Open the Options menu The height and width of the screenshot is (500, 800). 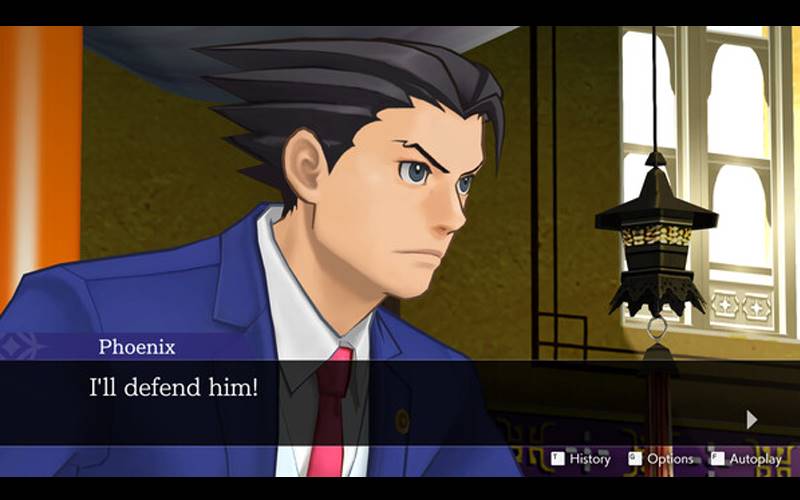click(661, 459)
